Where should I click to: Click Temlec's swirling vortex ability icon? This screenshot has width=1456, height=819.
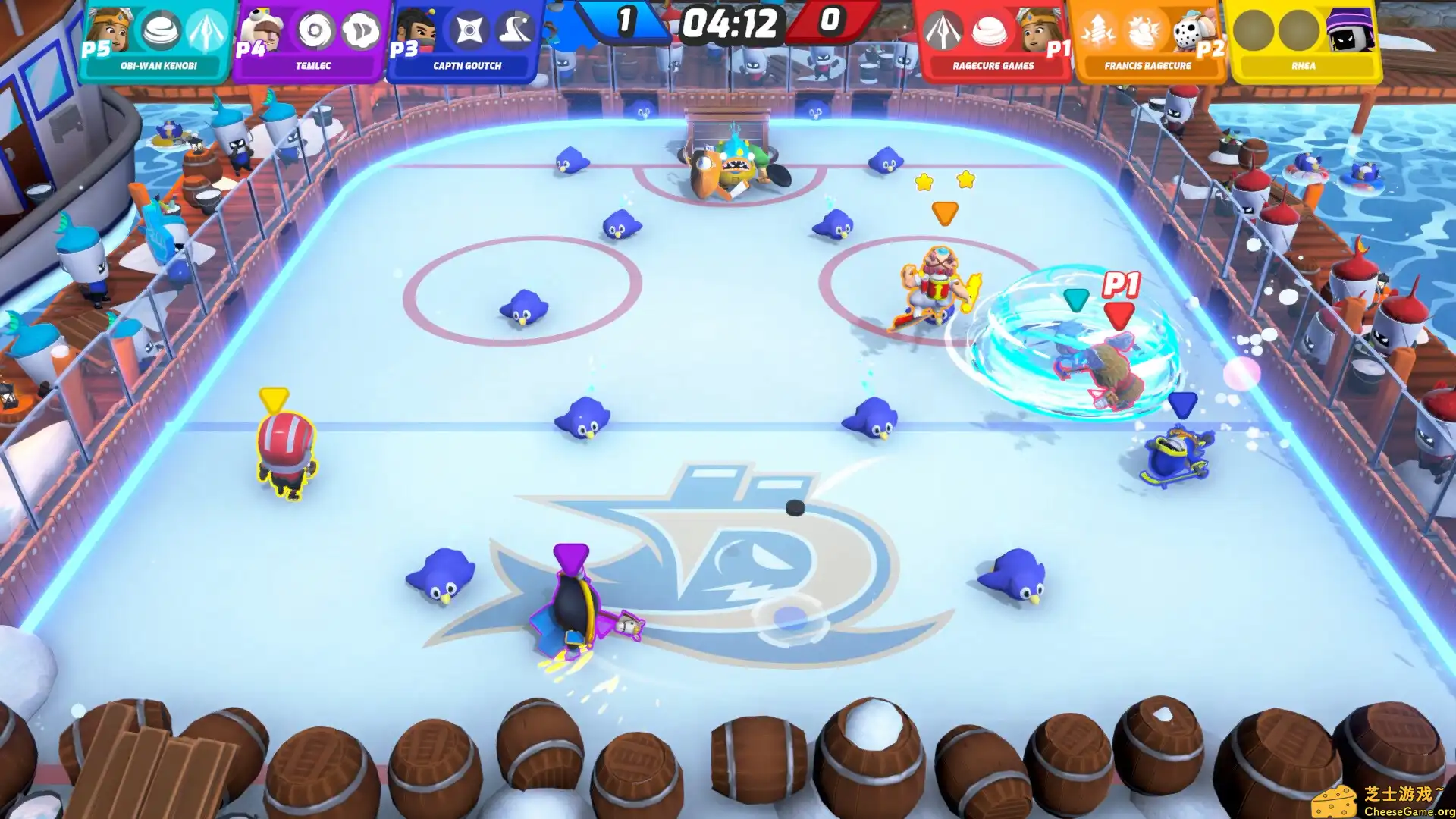click(x=315, y=31)
